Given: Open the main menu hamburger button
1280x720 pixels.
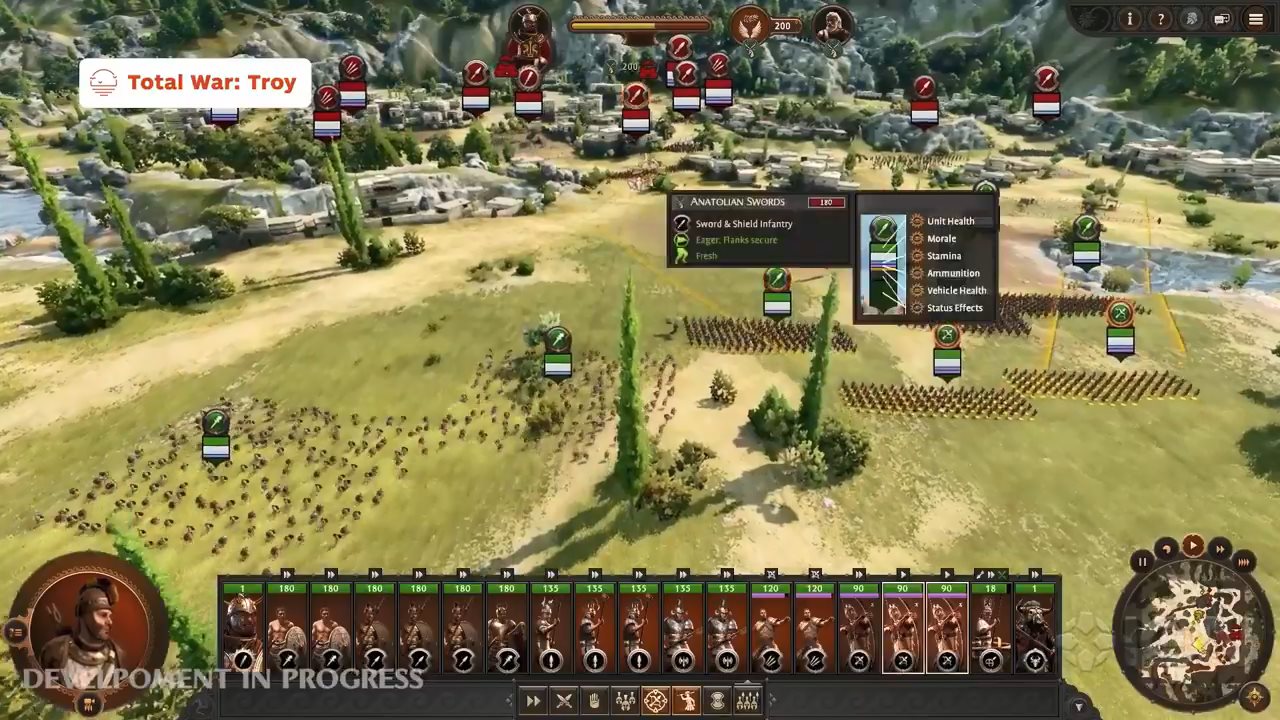Looking at the screenshot, I should pyautogui.click(x=1255, y=19).
